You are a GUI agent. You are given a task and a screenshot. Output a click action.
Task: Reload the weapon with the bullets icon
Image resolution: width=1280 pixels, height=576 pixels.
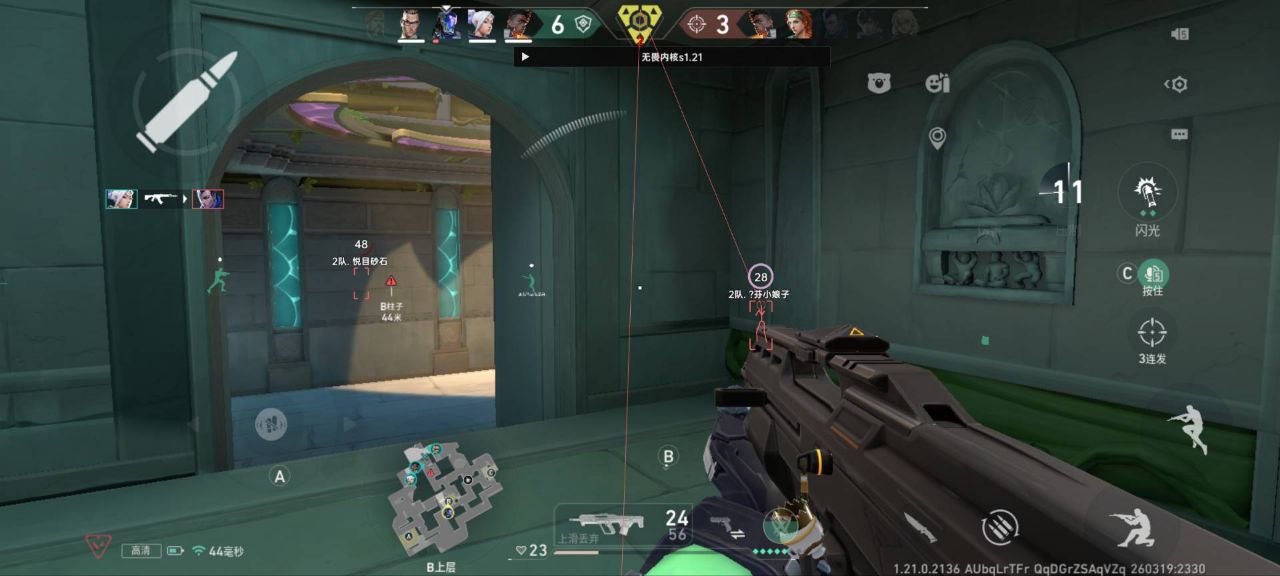pos(999,527)
